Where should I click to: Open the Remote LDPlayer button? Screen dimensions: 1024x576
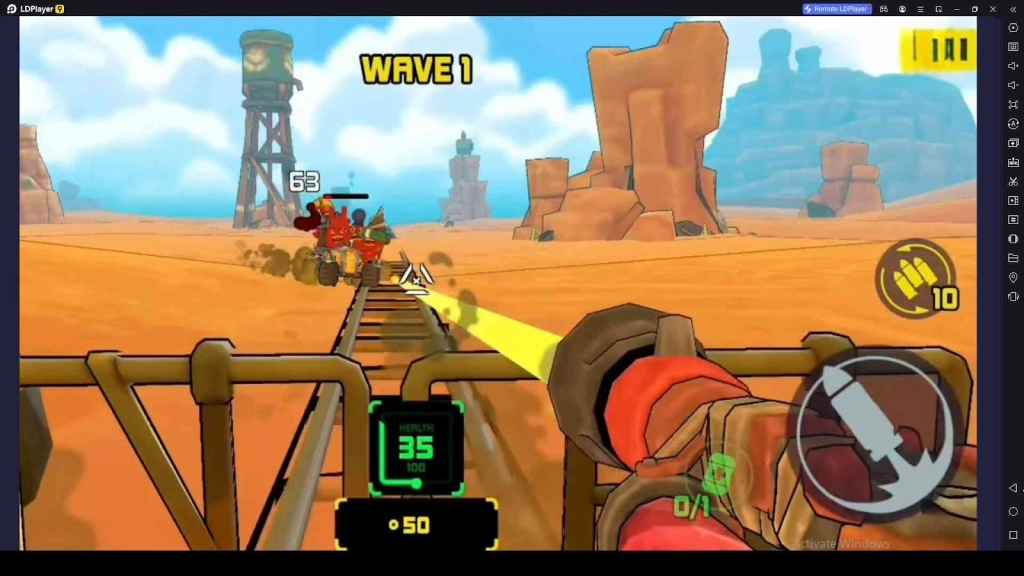[x=837, y=9]
